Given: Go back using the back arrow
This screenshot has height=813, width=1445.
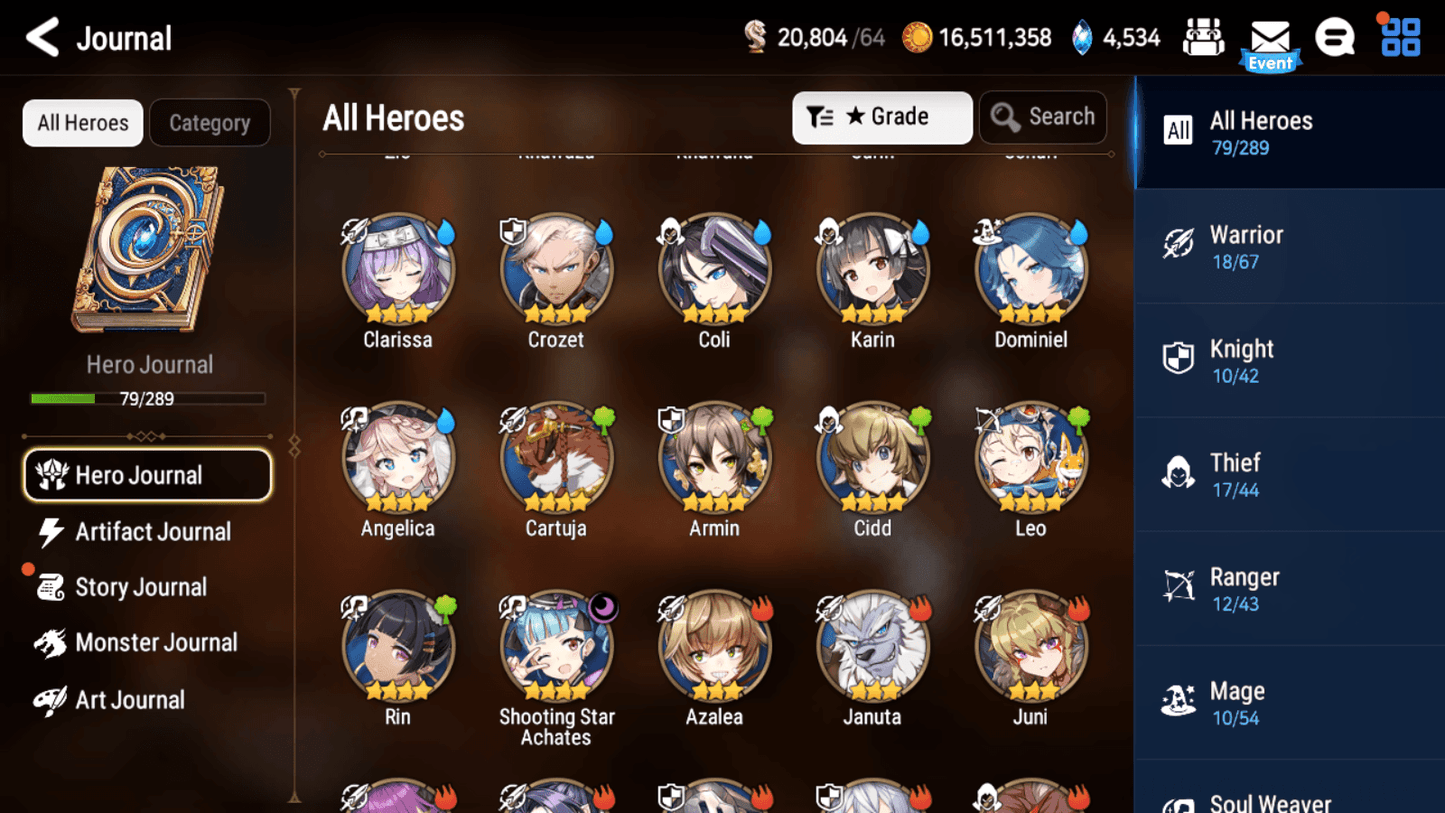Looking at the screenshot, I should (x=42, y=37).
